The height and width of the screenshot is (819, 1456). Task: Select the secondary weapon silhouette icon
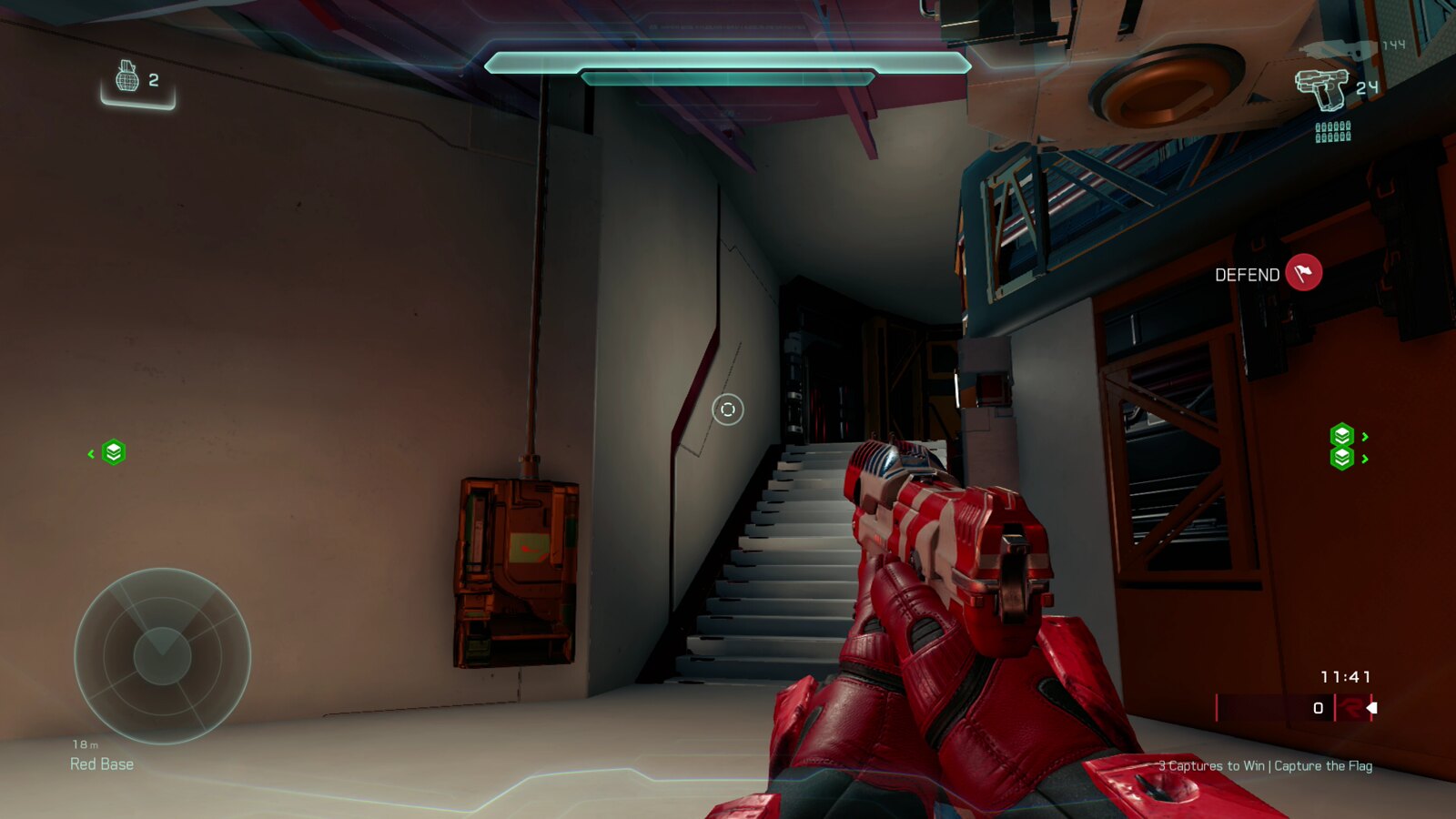click(x=1340, y=49)
